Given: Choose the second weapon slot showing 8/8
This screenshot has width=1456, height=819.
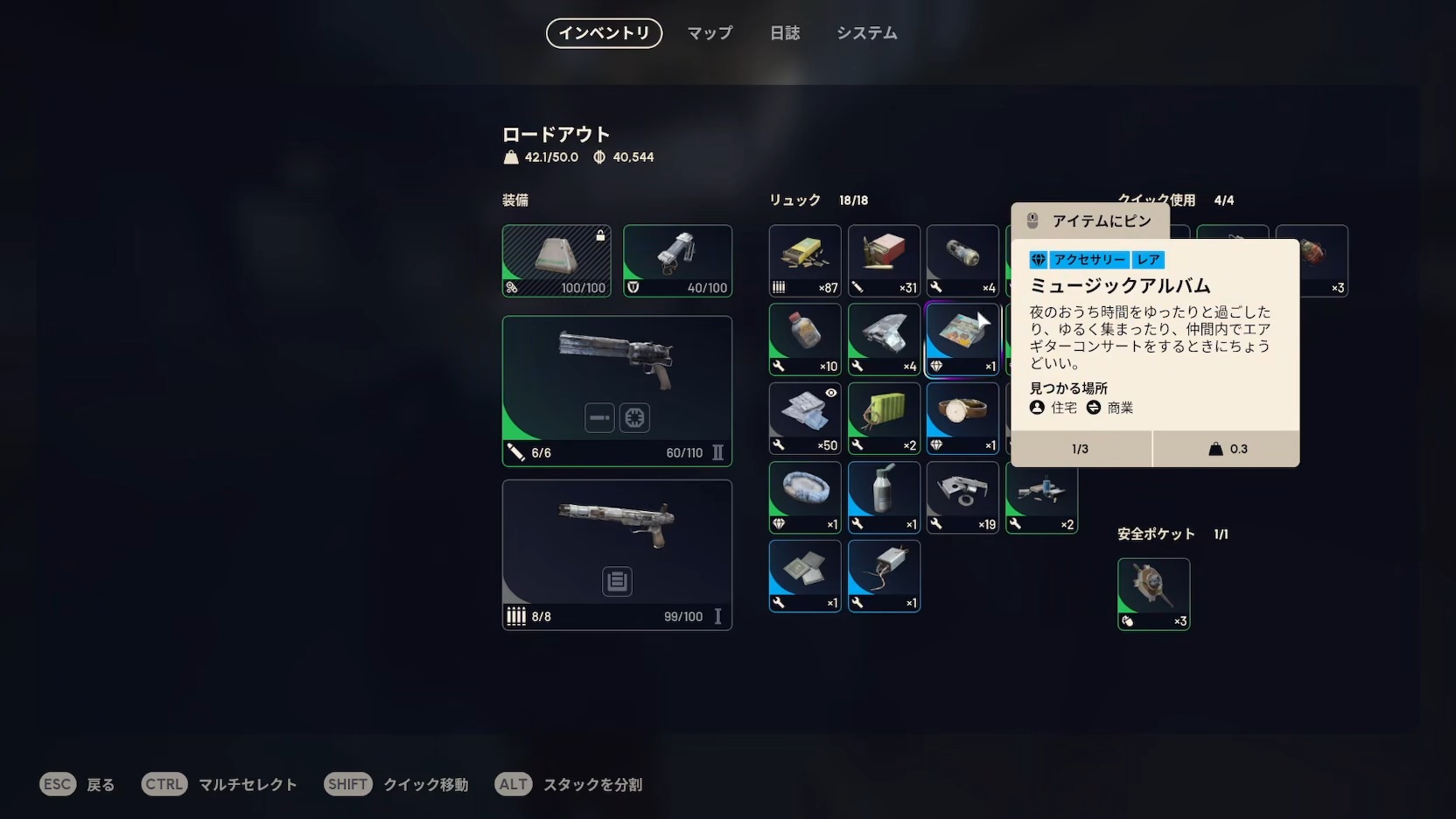Looking at the screenshot, I should pos(617,554).
